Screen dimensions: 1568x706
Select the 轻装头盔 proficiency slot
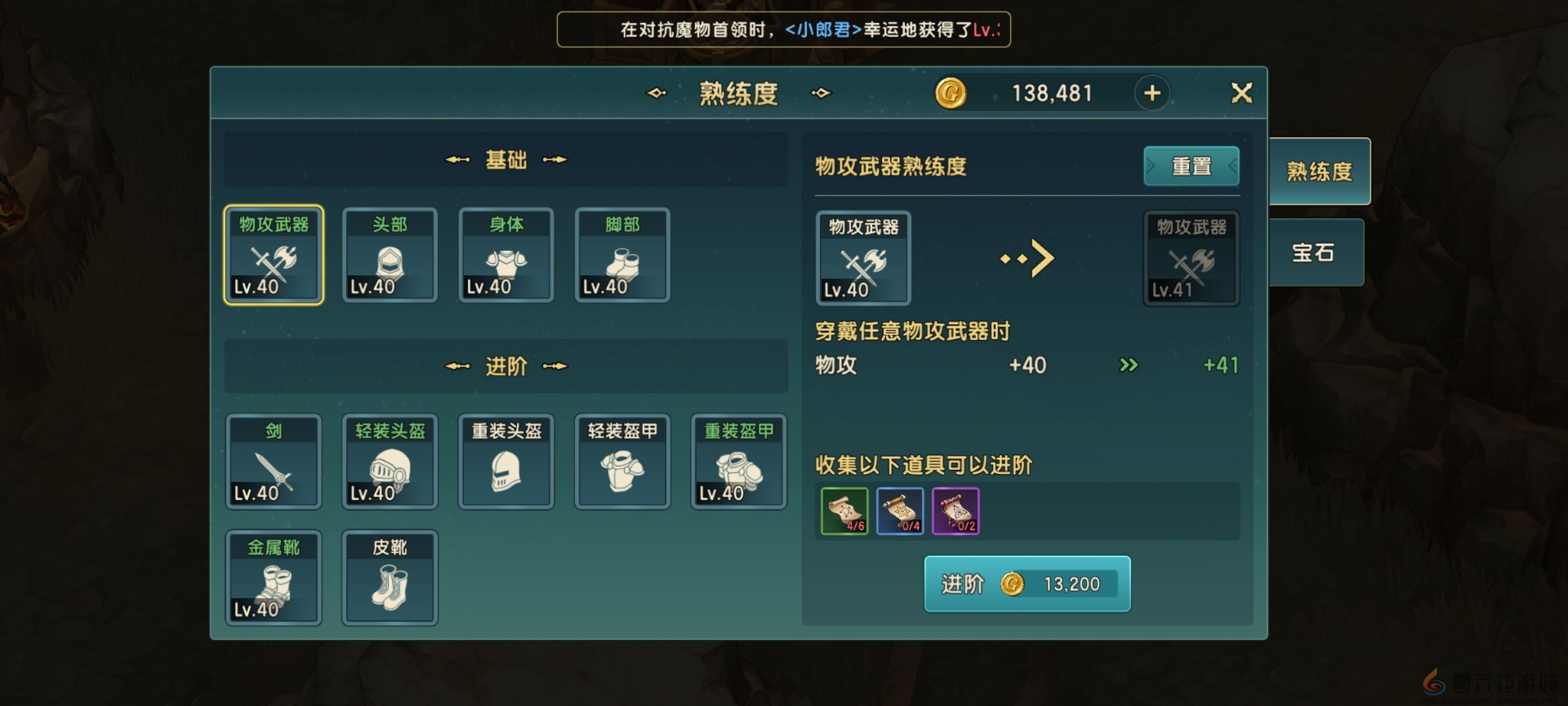(x=390, y=462)
